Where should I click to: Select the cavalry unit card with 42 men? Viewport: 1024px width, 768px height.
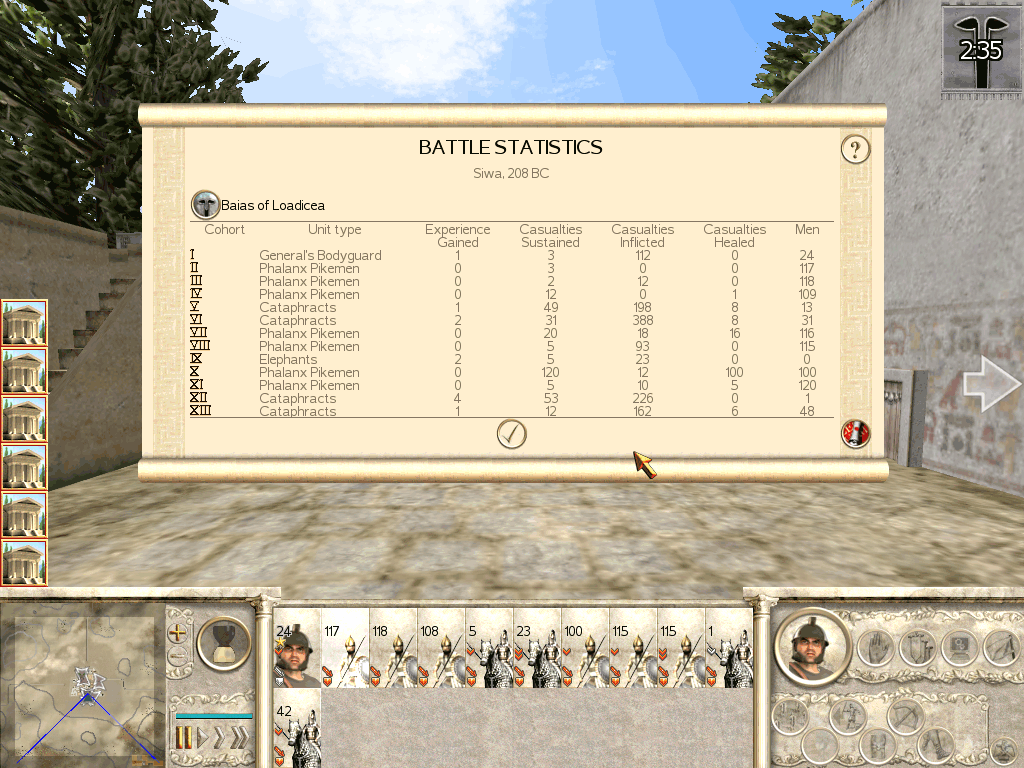(x=297, y=729)
